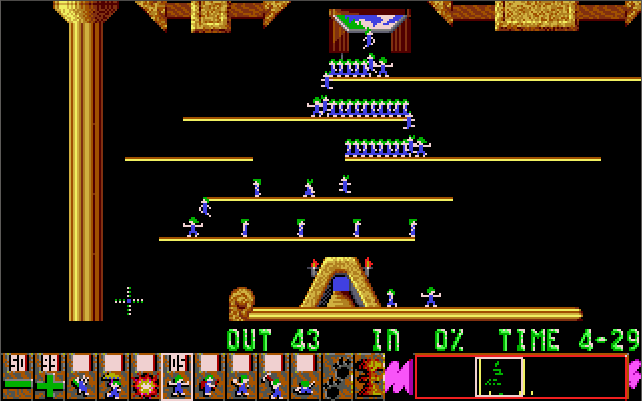Nuke all lemmings with the mushroom cloud button
The image size is (642, 401).
coord(369,376)
